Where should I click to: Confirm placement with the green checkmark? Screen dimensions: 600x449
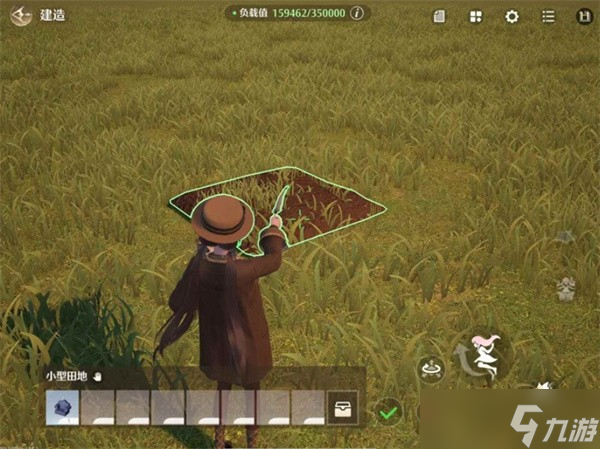(x=388, y=410)
